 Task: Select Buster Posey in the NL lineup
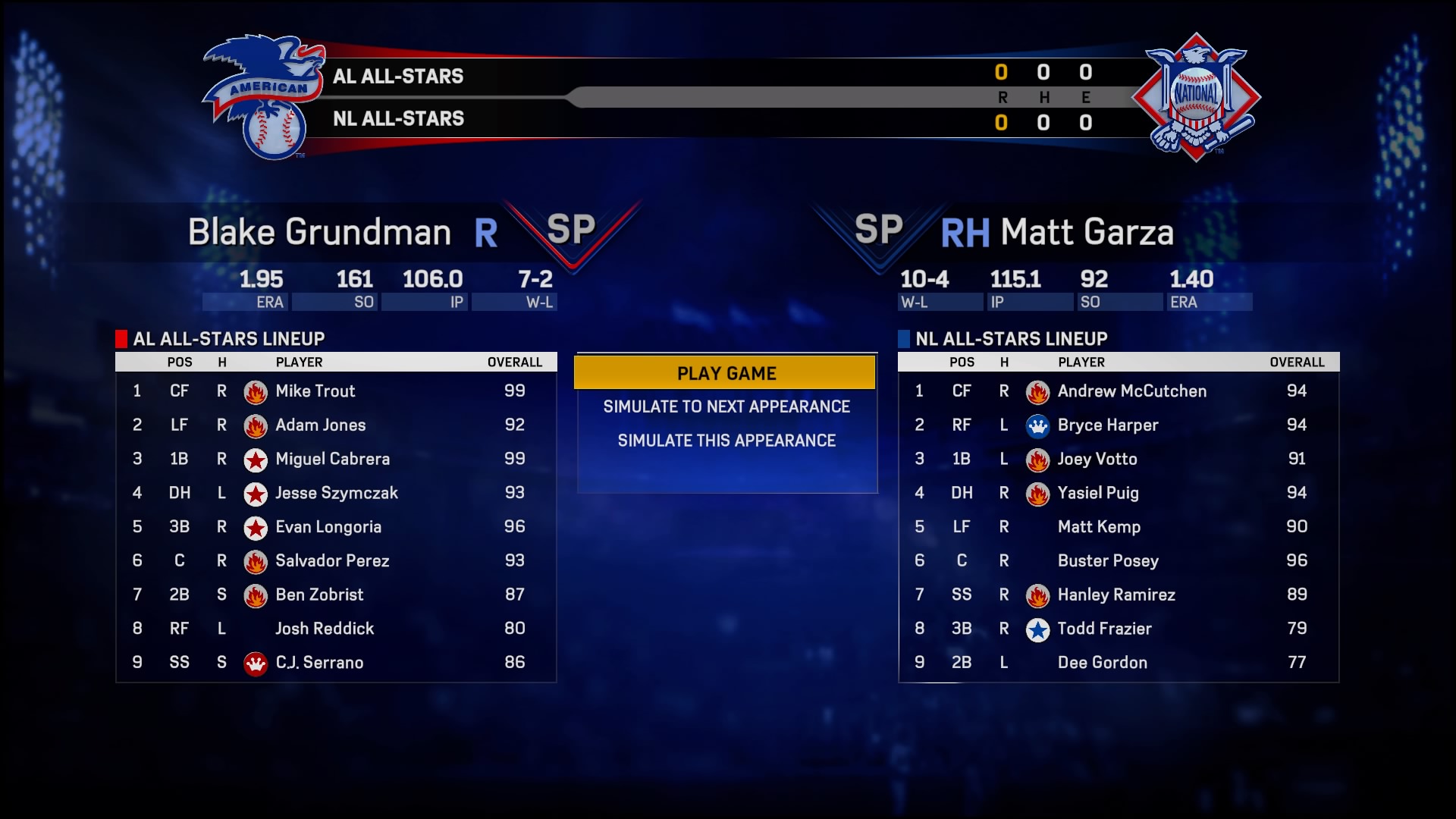point(1108,561)
